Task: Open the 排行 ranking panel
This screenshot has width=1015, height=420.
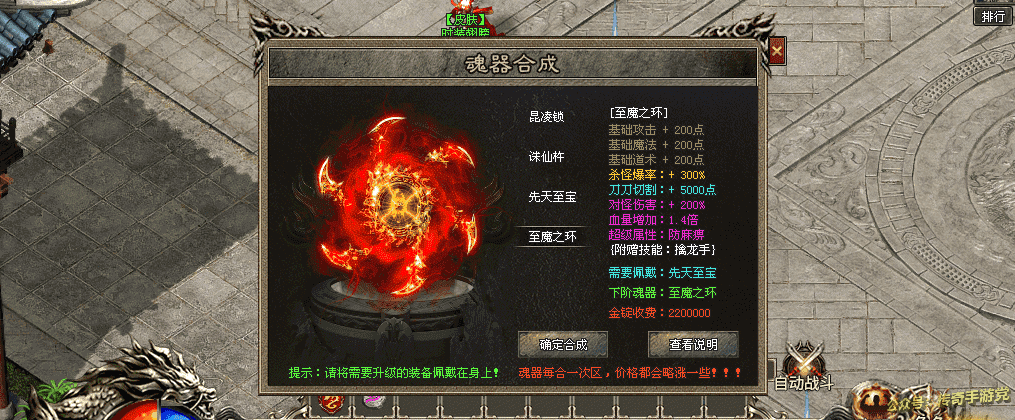Action: click(x=993, y=16)
